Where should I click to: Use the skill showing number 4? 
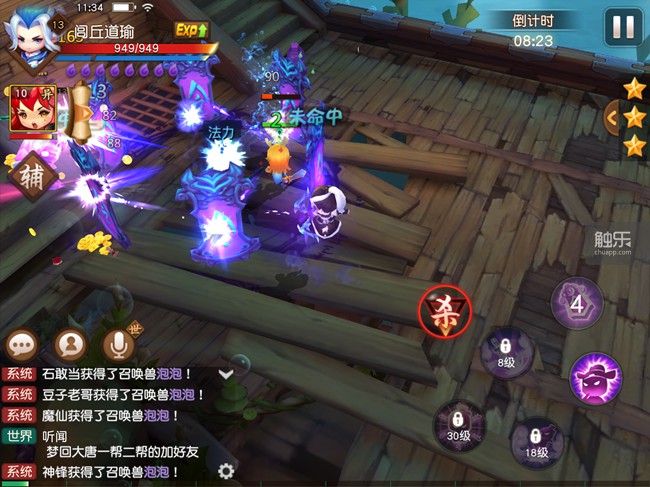(577, 301)
